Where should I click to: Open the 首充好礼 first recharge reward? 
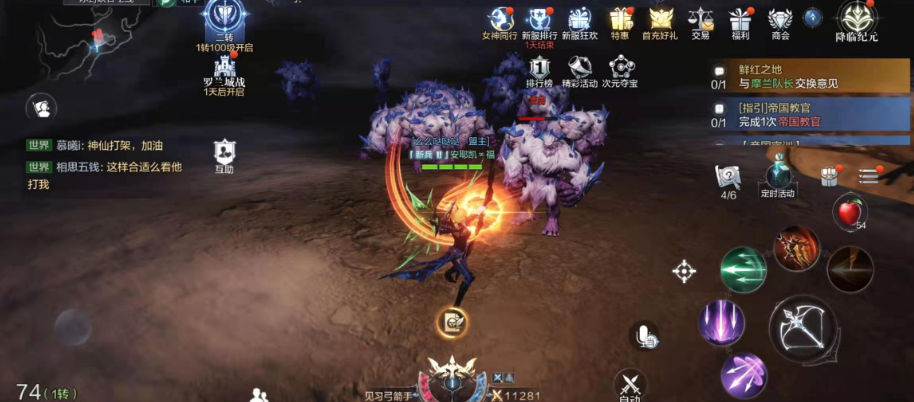coord(661,19)
